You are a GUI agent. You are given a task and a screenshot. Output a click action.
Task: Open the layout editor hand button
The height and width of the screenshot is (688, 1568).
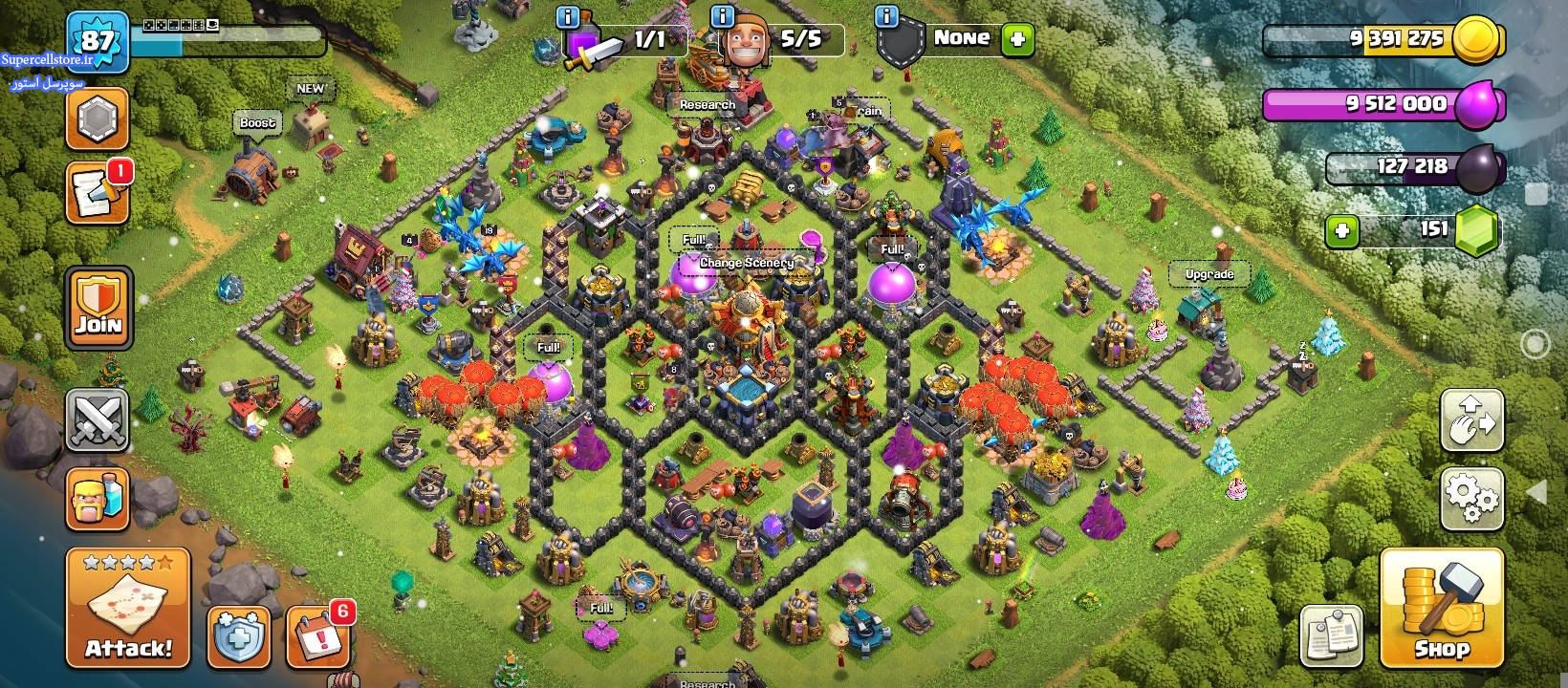1471,420
